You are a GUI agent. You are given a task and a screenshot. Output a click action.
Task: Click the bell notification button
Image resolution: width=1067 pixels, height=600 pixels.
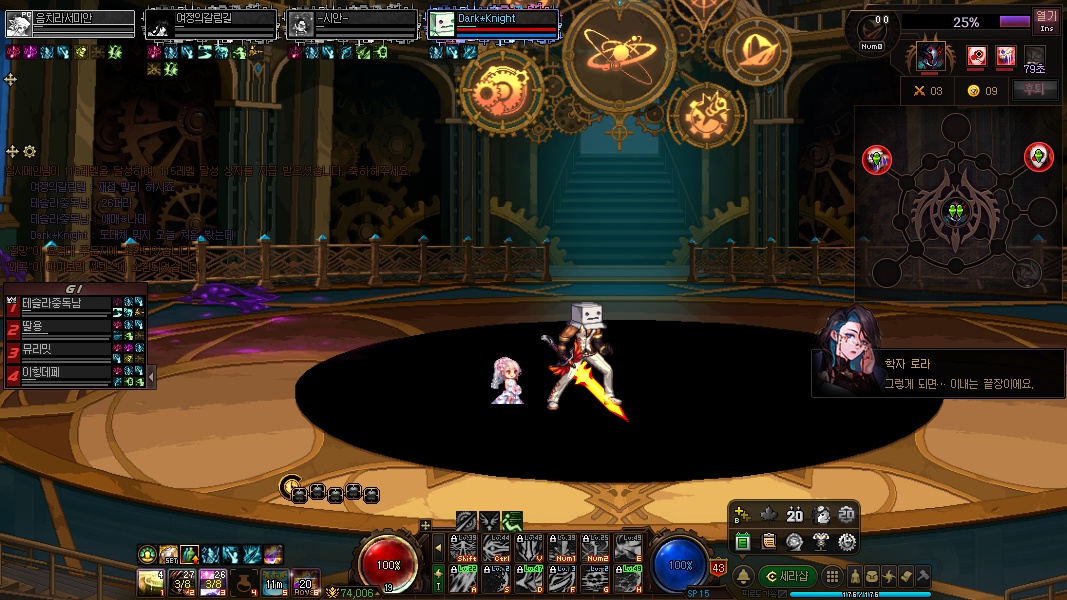pos(743,576)
